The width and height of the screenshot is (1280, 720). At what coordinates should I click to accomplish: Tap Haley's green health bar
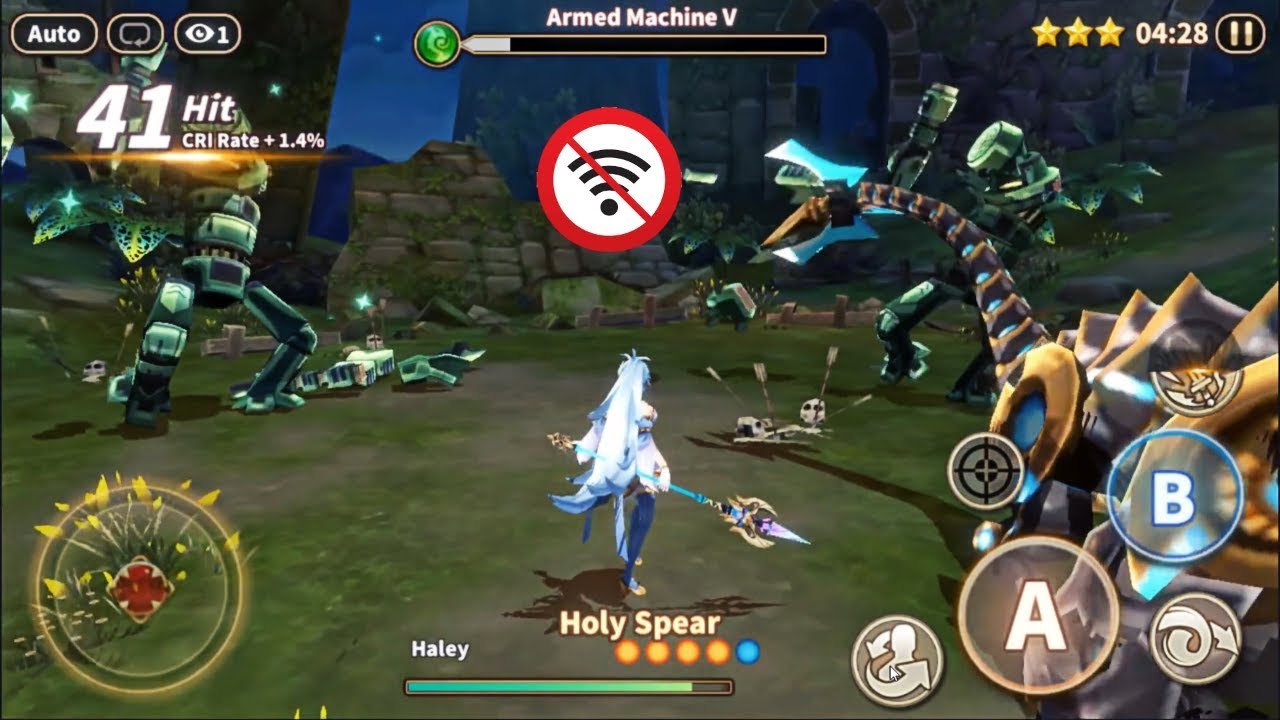560,686
